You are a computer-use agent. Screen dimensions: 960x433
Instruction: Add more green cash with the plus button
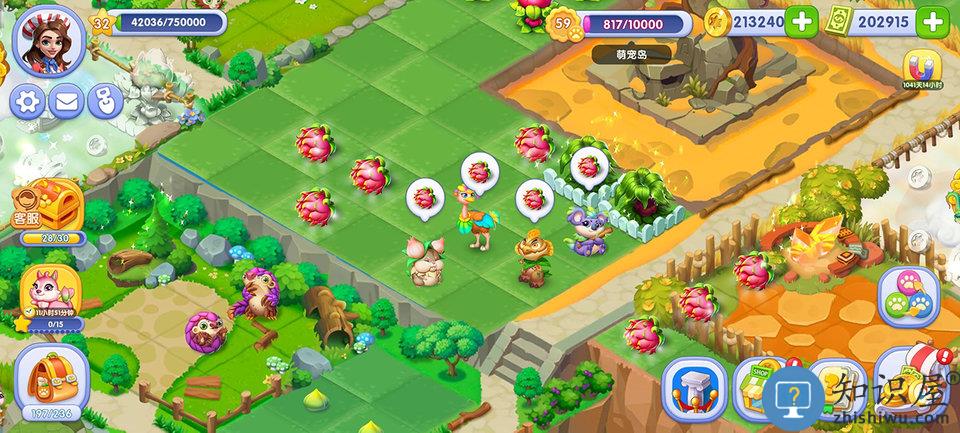(x=932, y=22)
